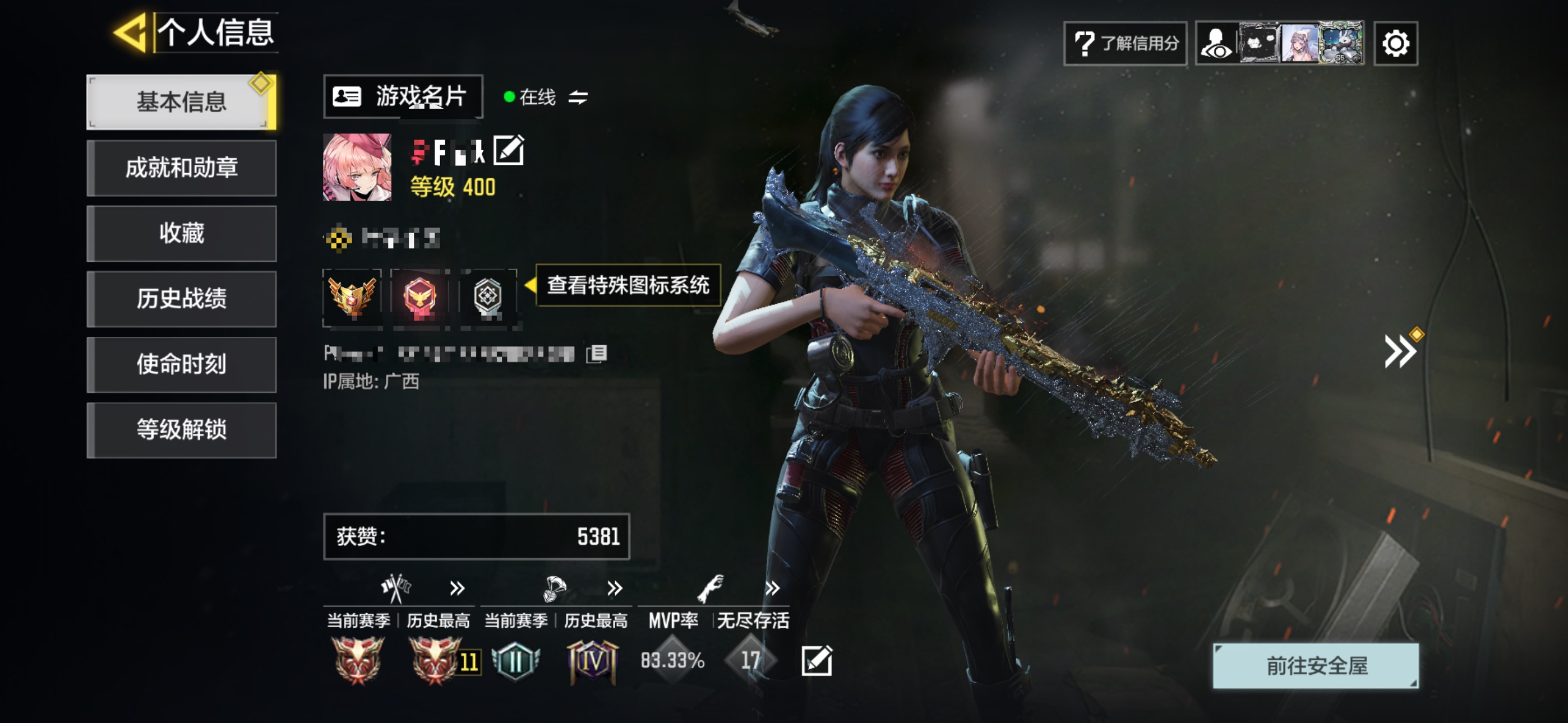Edit displayed stats with bottom pencil icon

[817, 660]
